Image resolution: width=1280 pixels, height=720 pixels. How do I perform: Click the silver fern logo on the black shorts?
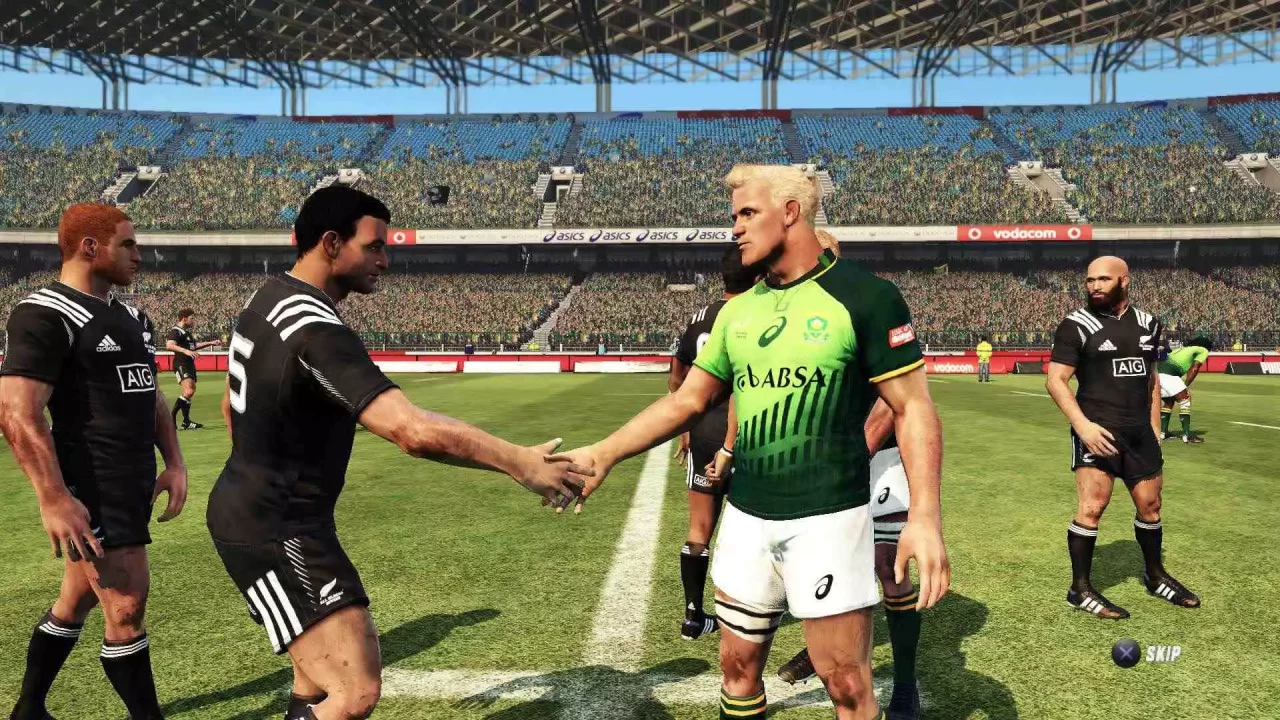coord(328,591)
